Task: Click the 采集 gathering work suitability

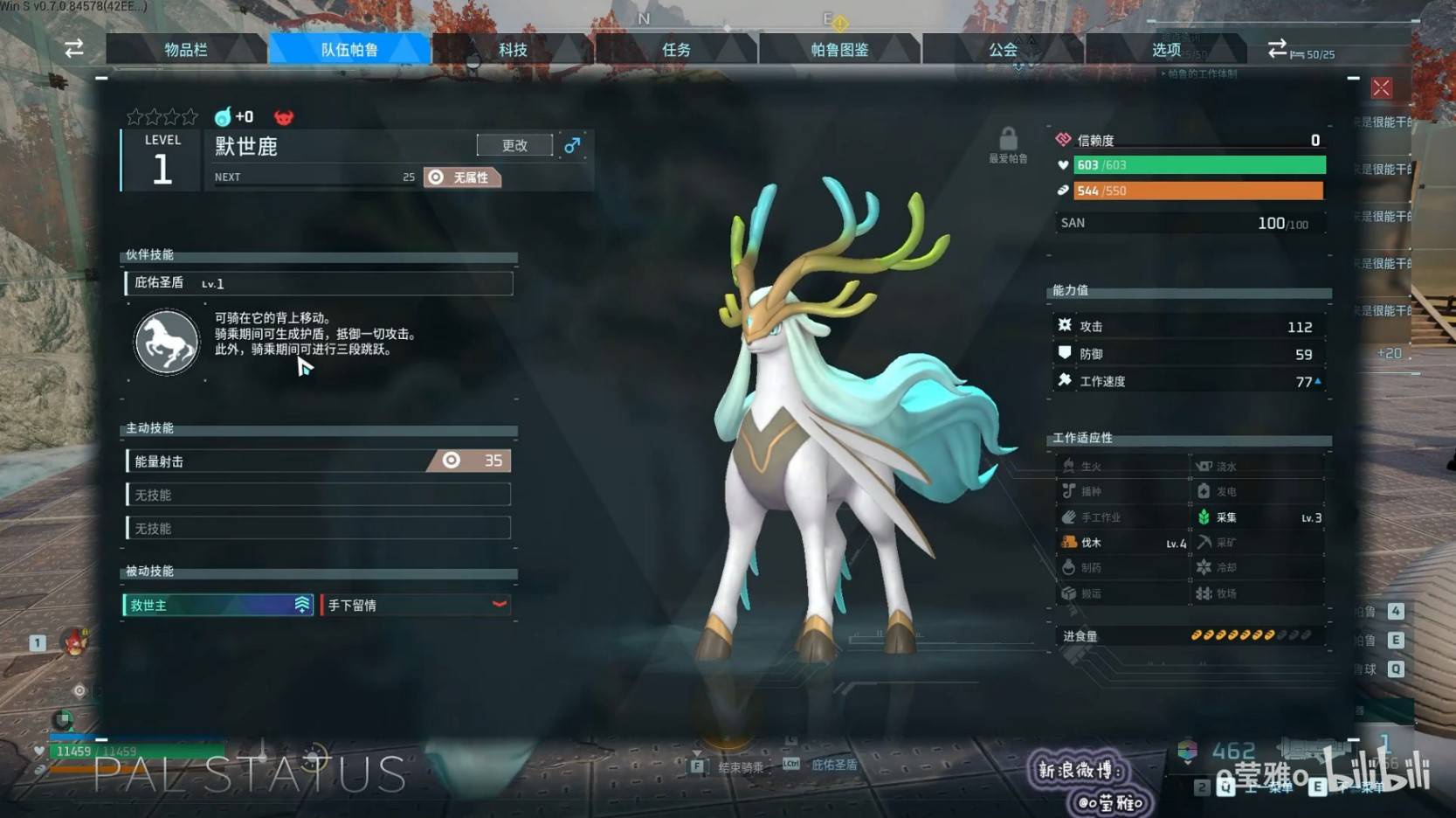Action: click(1257, 517)
